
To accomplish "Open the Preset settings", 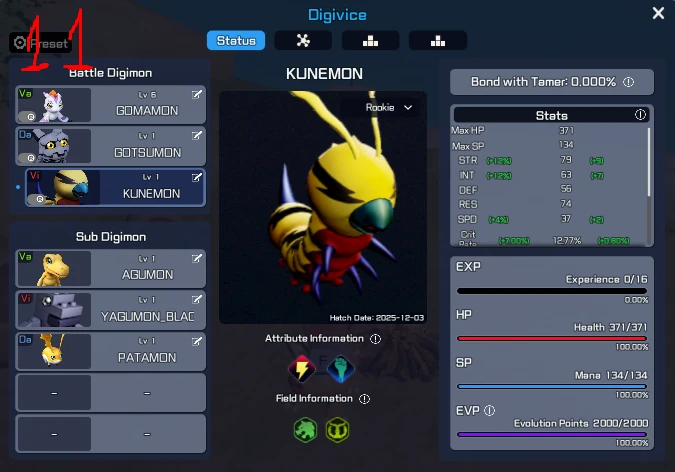I will [40, 43].
